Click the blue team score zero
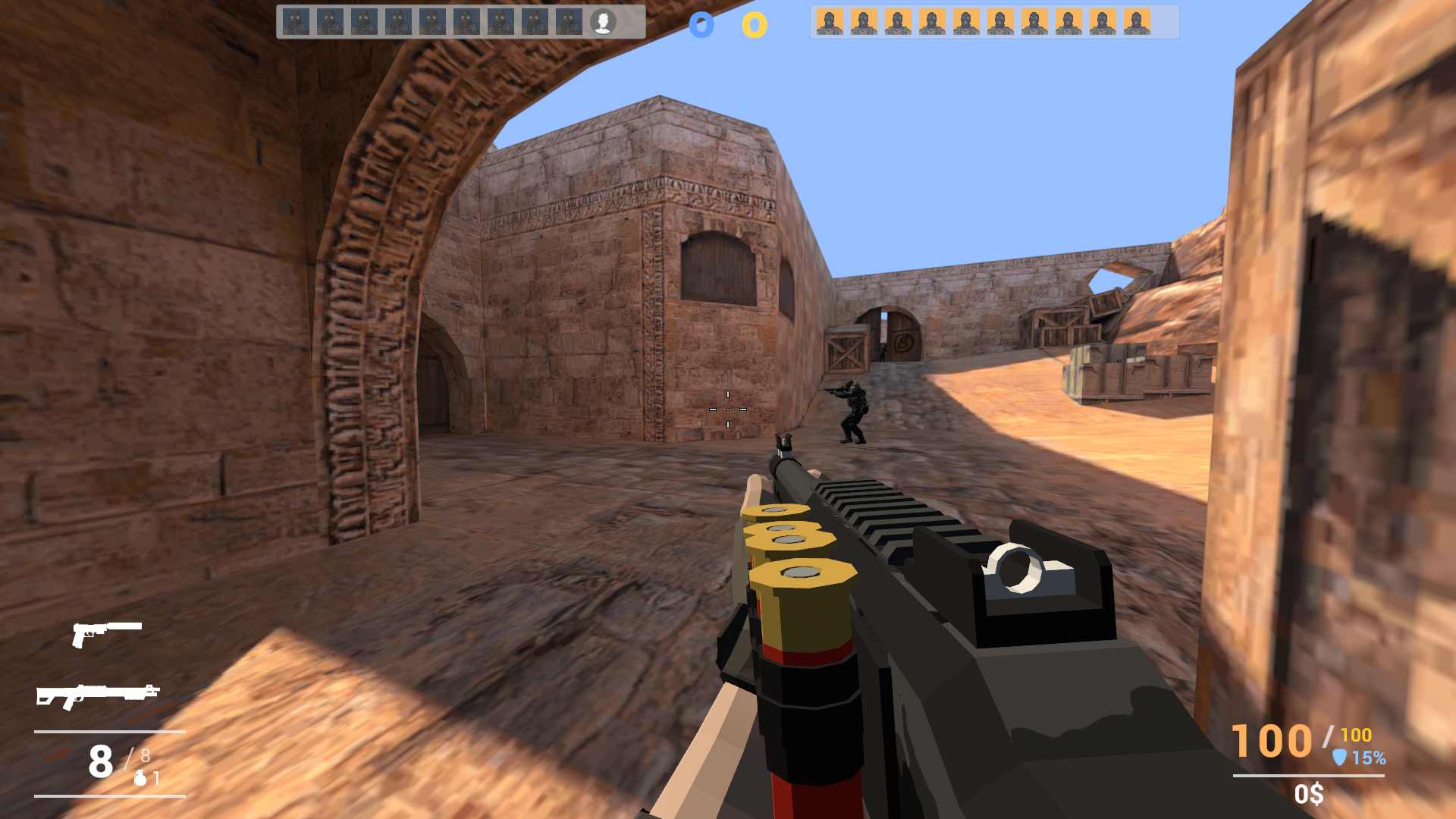Image resolution: width=1456 pixels, height=819 pixels. click(x=701, y=24)
